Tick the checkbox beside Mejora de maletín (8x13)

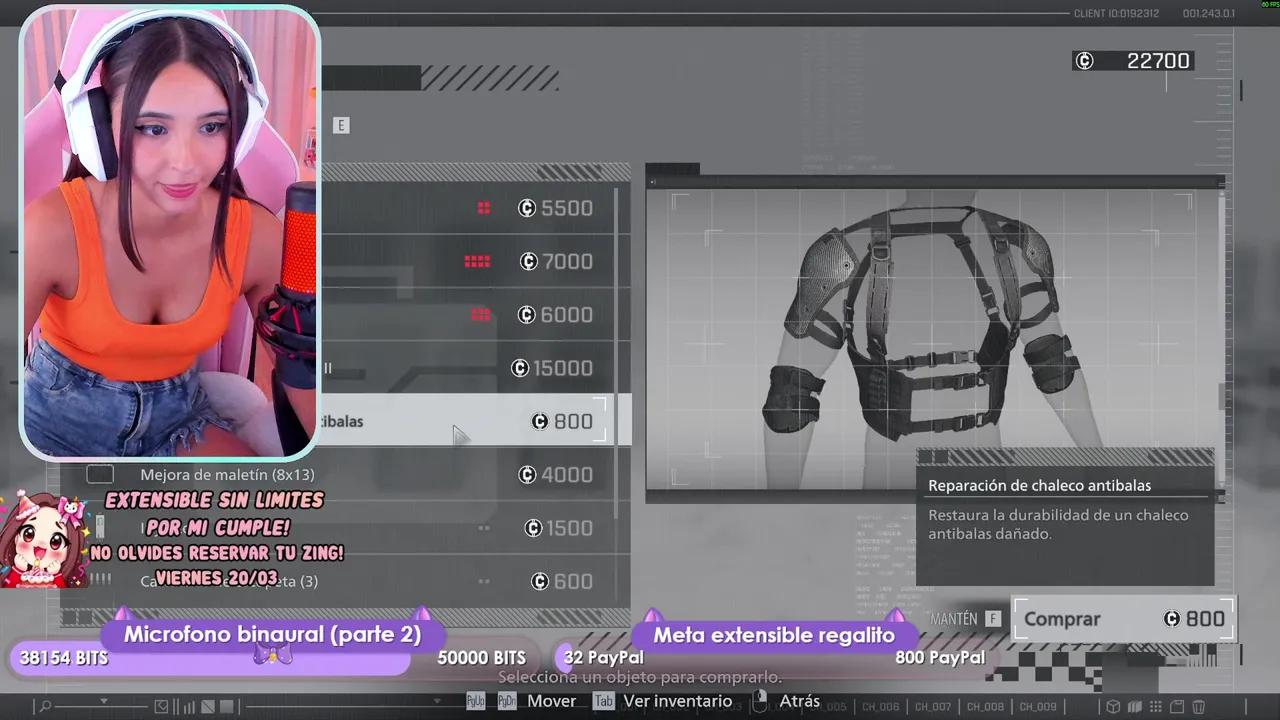click(99, 474)
